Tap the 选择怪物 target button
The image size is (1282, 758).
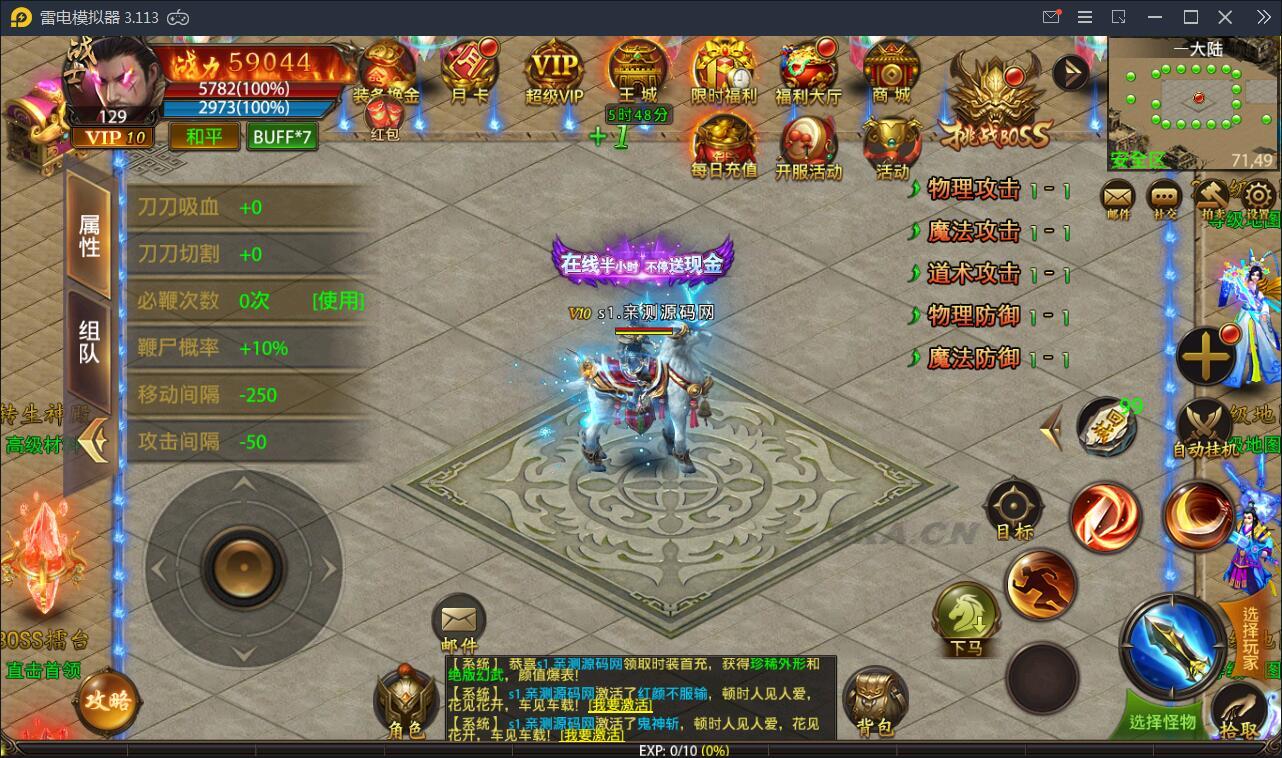click(1162, 719)
